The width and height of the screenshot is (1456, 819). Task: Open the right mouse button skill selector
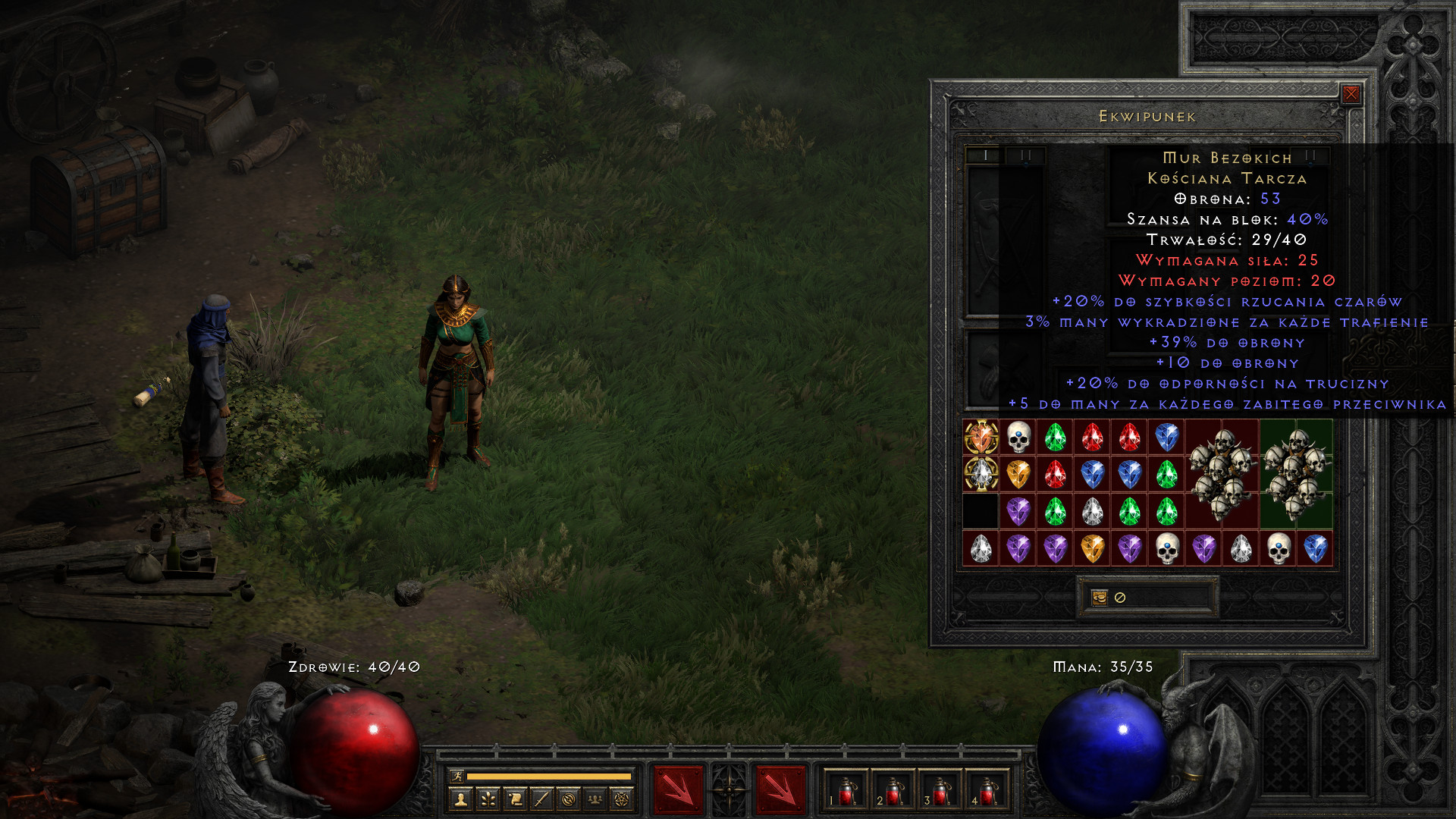[x=780, y=789]
